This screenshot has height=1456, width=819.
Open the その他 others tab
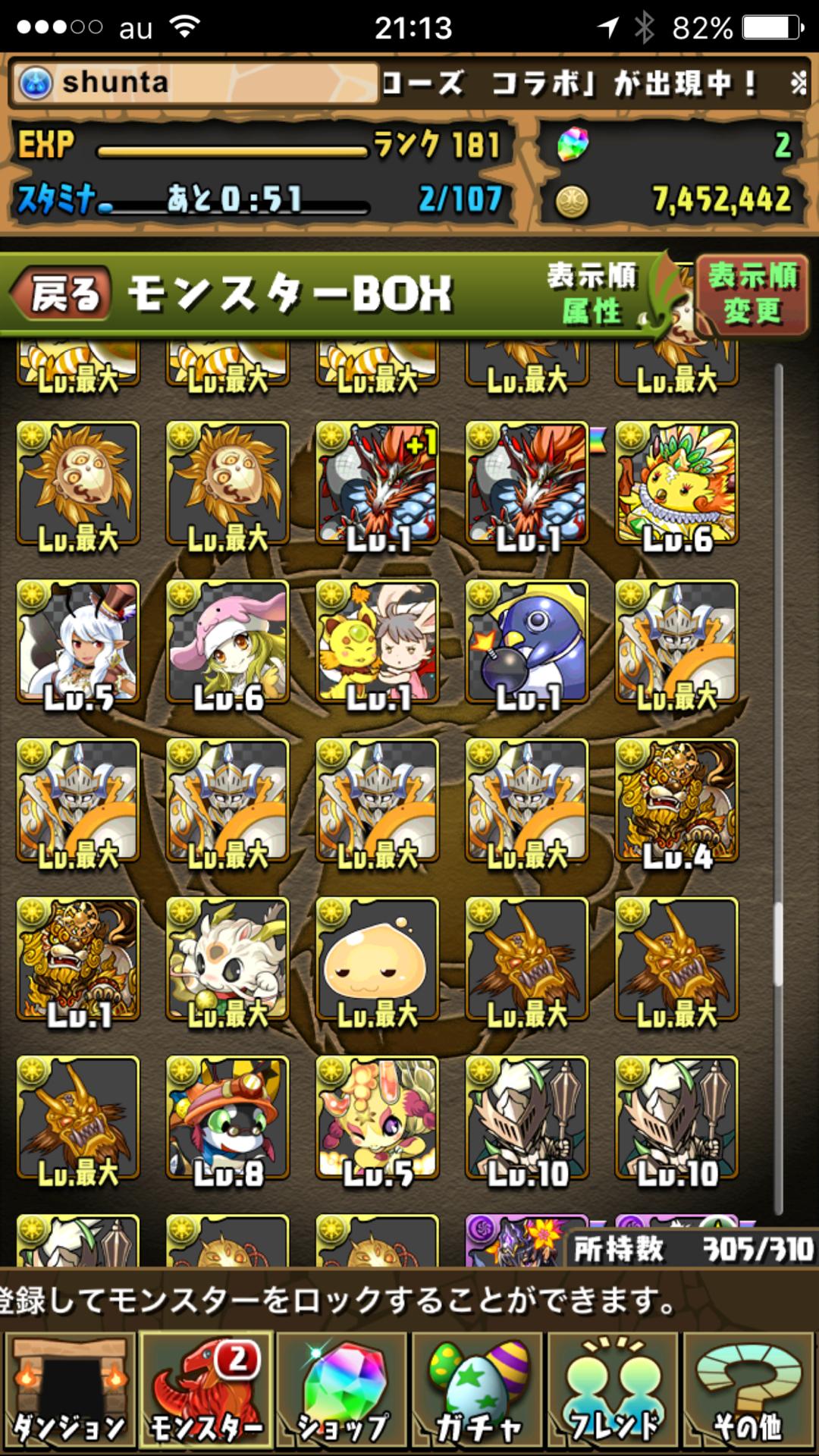pyautogui.click(x=749, y=1392)
